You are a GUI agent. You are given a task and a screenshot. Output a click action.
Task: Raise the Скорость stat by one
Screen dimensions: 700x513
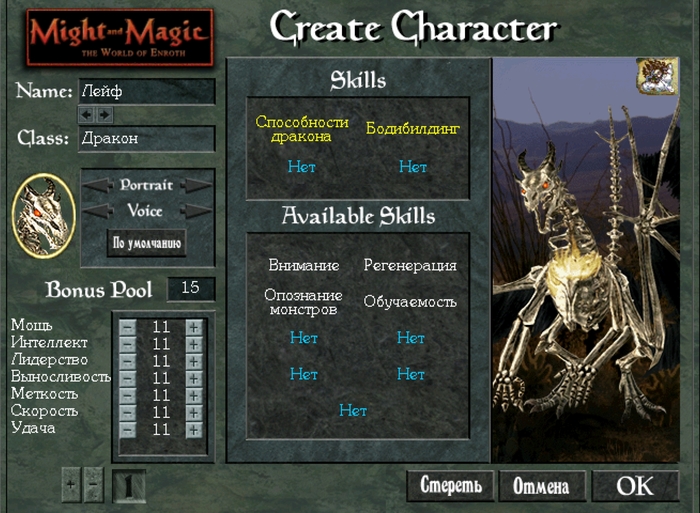click(x=193, y=412)
